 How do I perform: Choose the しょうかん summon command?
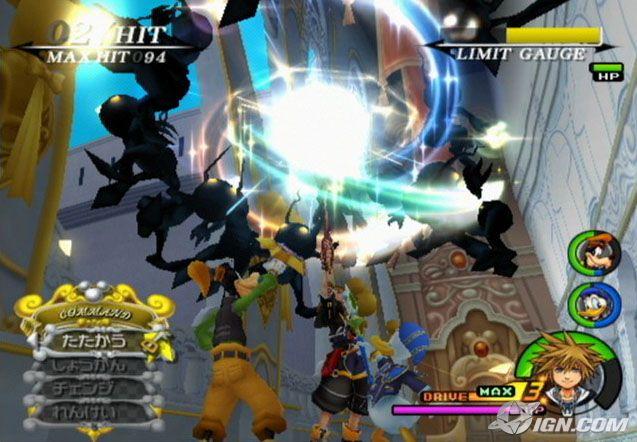(89, 364)
